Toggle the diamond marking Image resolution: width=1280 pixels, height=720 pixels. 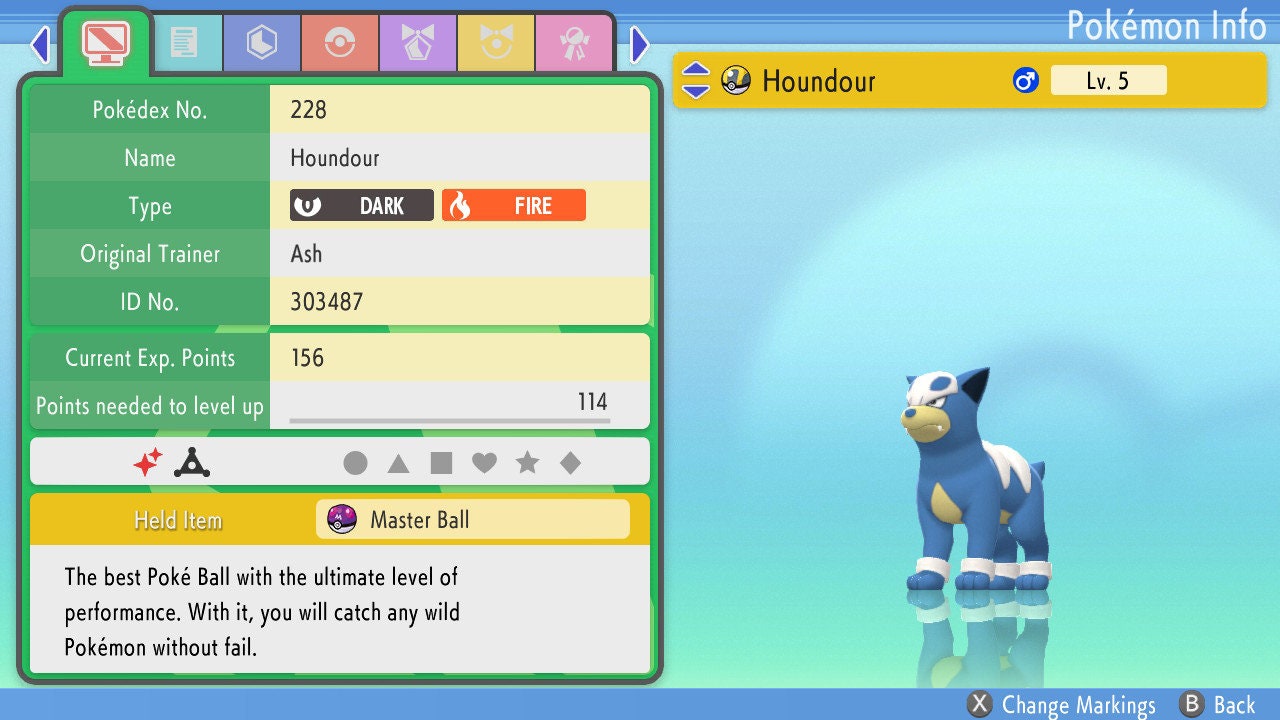click(x=571, y=461)
